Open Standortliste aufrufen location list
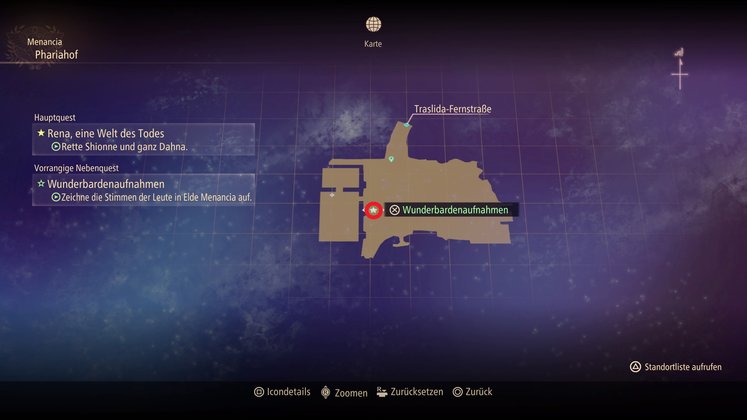Image resolution: width=747 pixels, height=420 pixels. (675, 367)
